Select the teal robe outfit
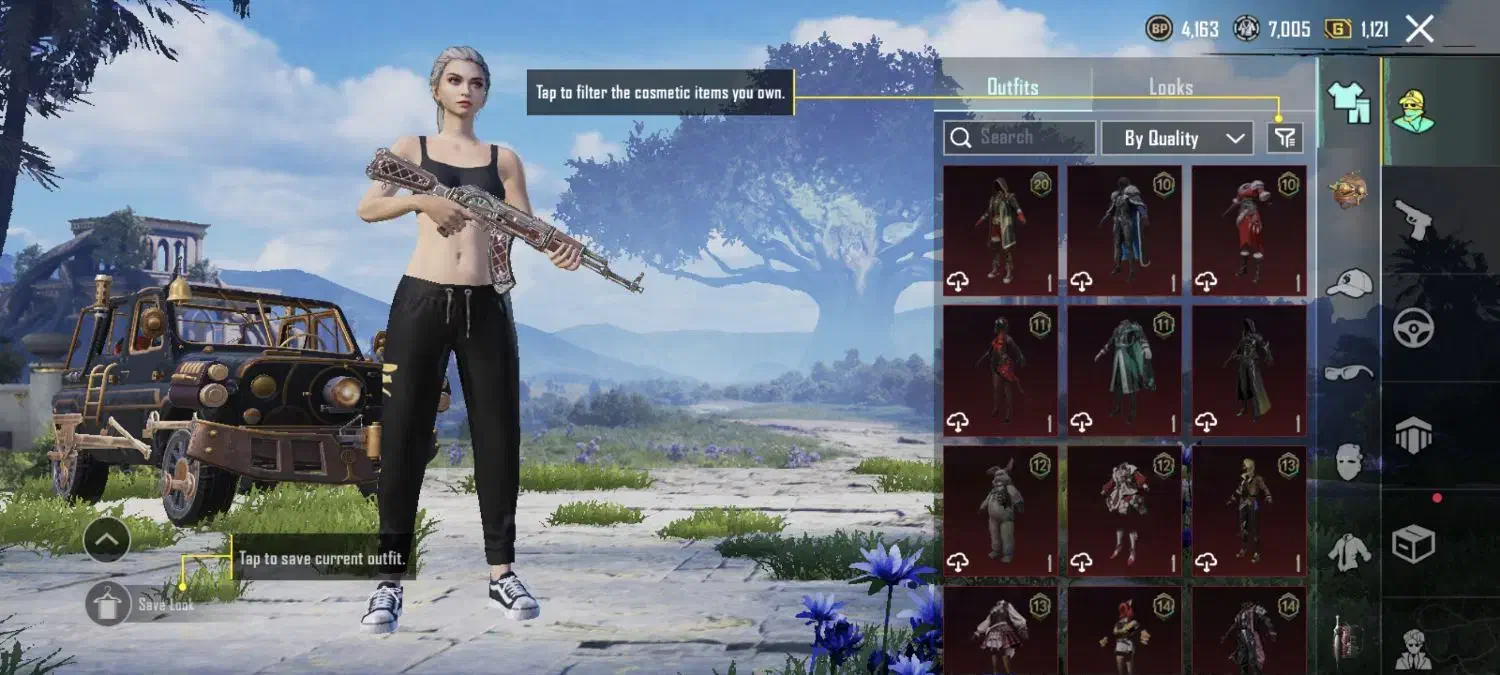Viewport: 1500px width, 675px height. click(x=1124, y=370)
